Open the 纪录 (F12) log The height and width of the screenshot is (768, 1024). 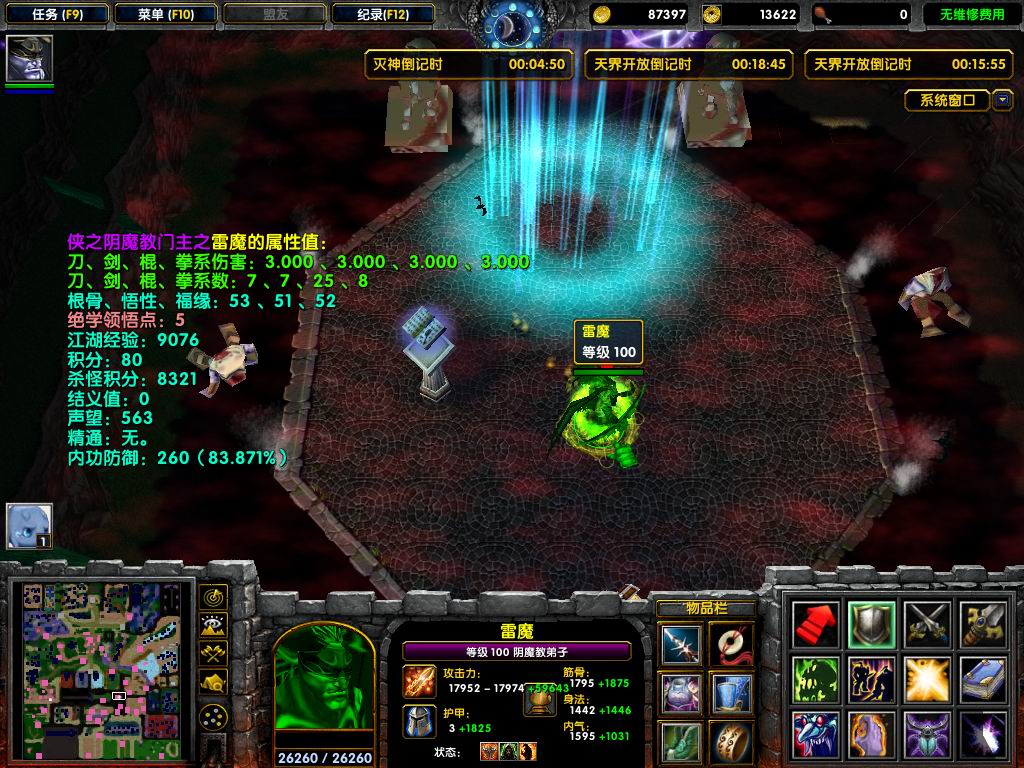click(383, 14)
